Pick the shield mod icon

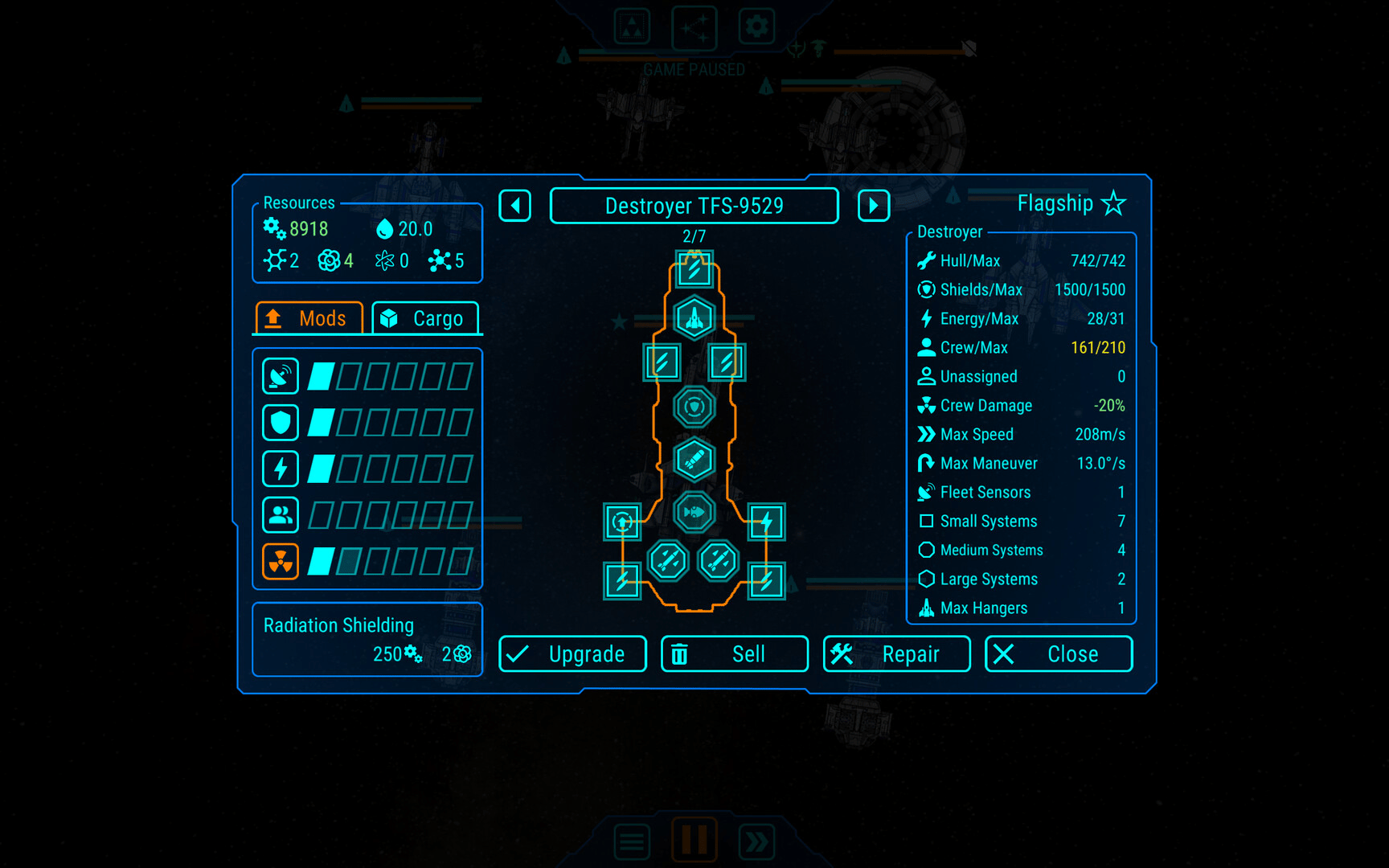tap(281, 422)
